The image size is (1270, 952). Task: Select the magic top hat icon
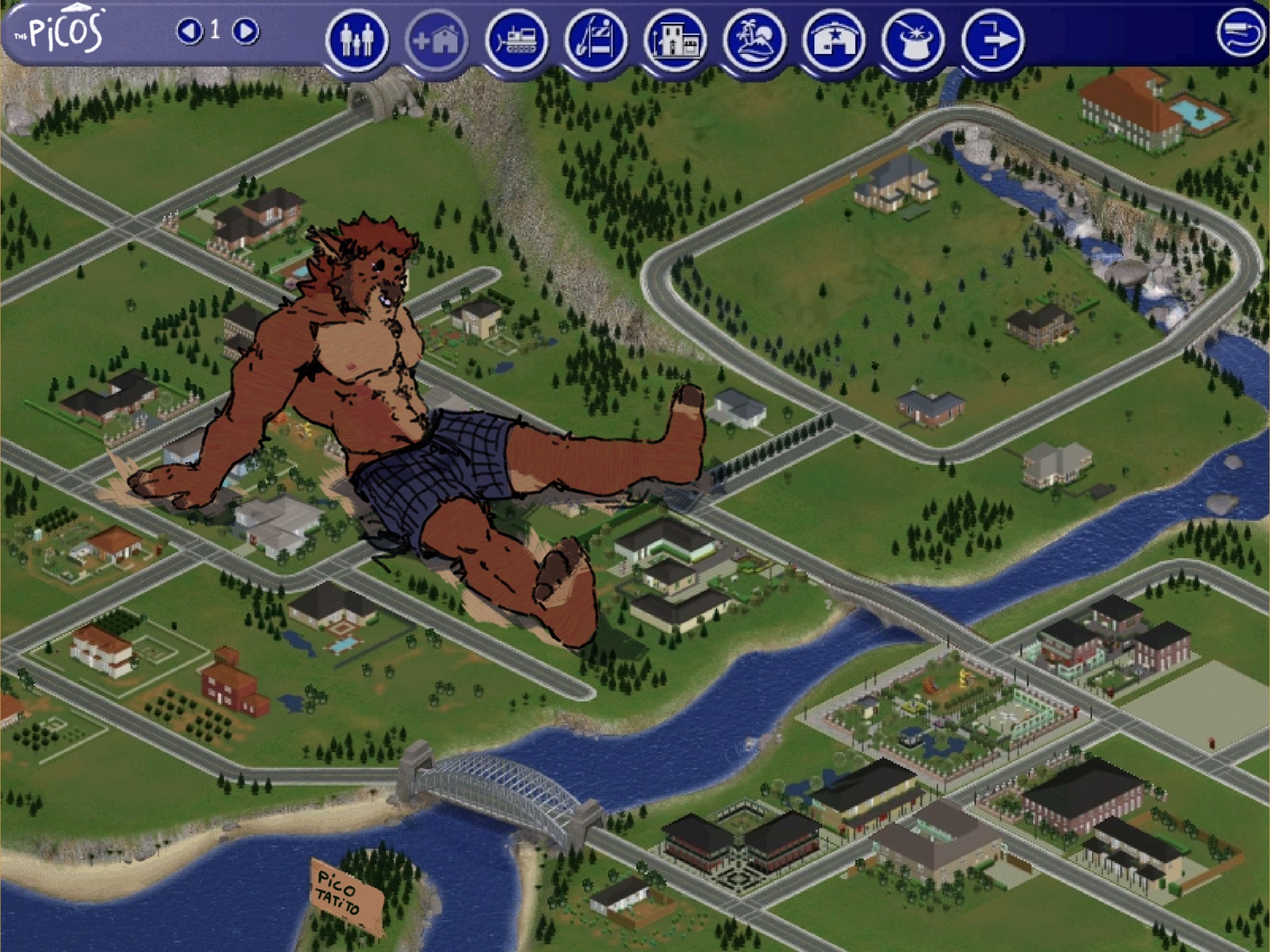tap(912, 40)
